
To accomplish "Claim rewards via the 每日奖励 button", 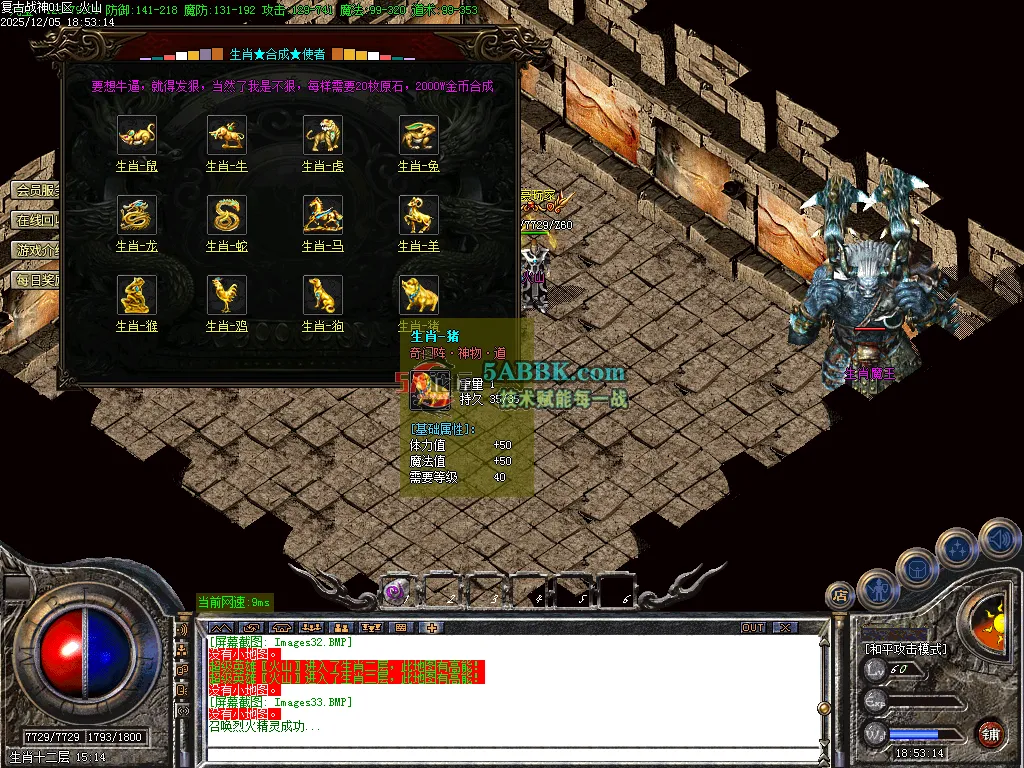I will click(x=36, y=280).
